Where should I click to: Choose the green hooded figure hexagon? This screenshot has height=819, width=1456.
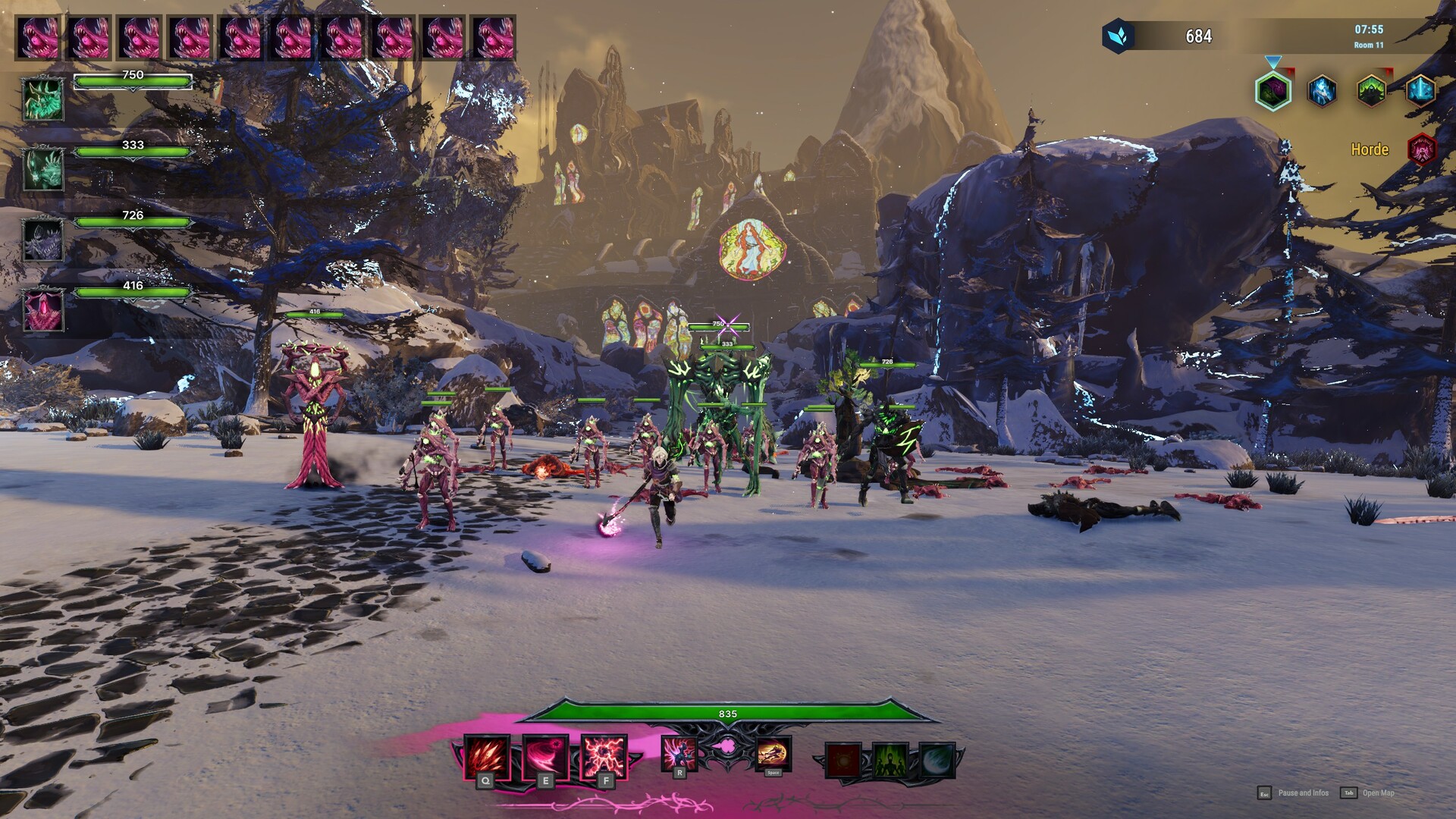[x=1371, y=91]
